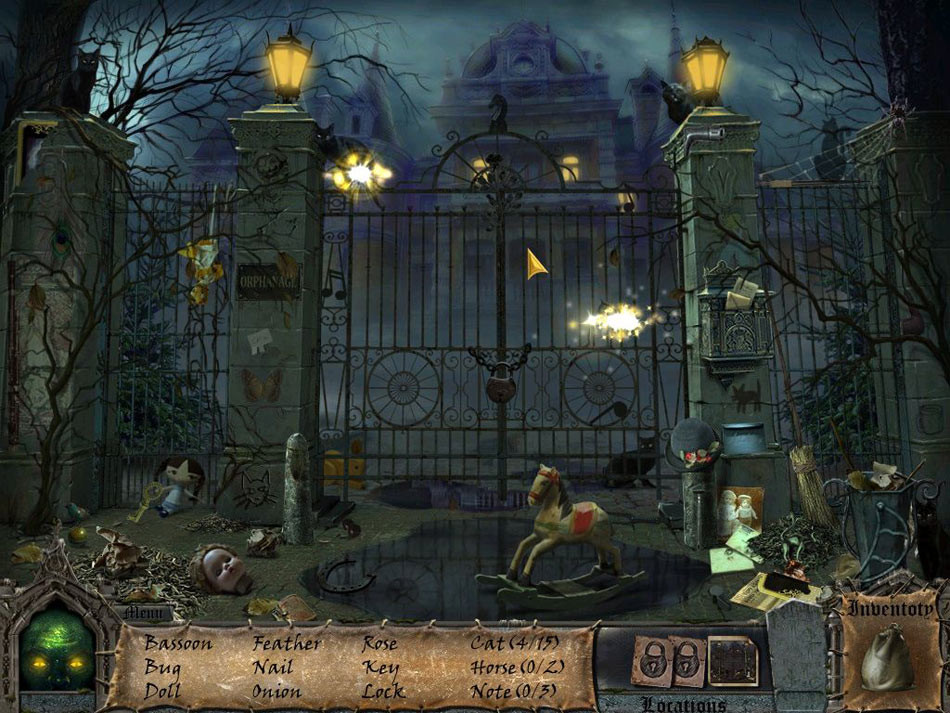Open the Menu button

pyautogui.click(x=143, y=613)
